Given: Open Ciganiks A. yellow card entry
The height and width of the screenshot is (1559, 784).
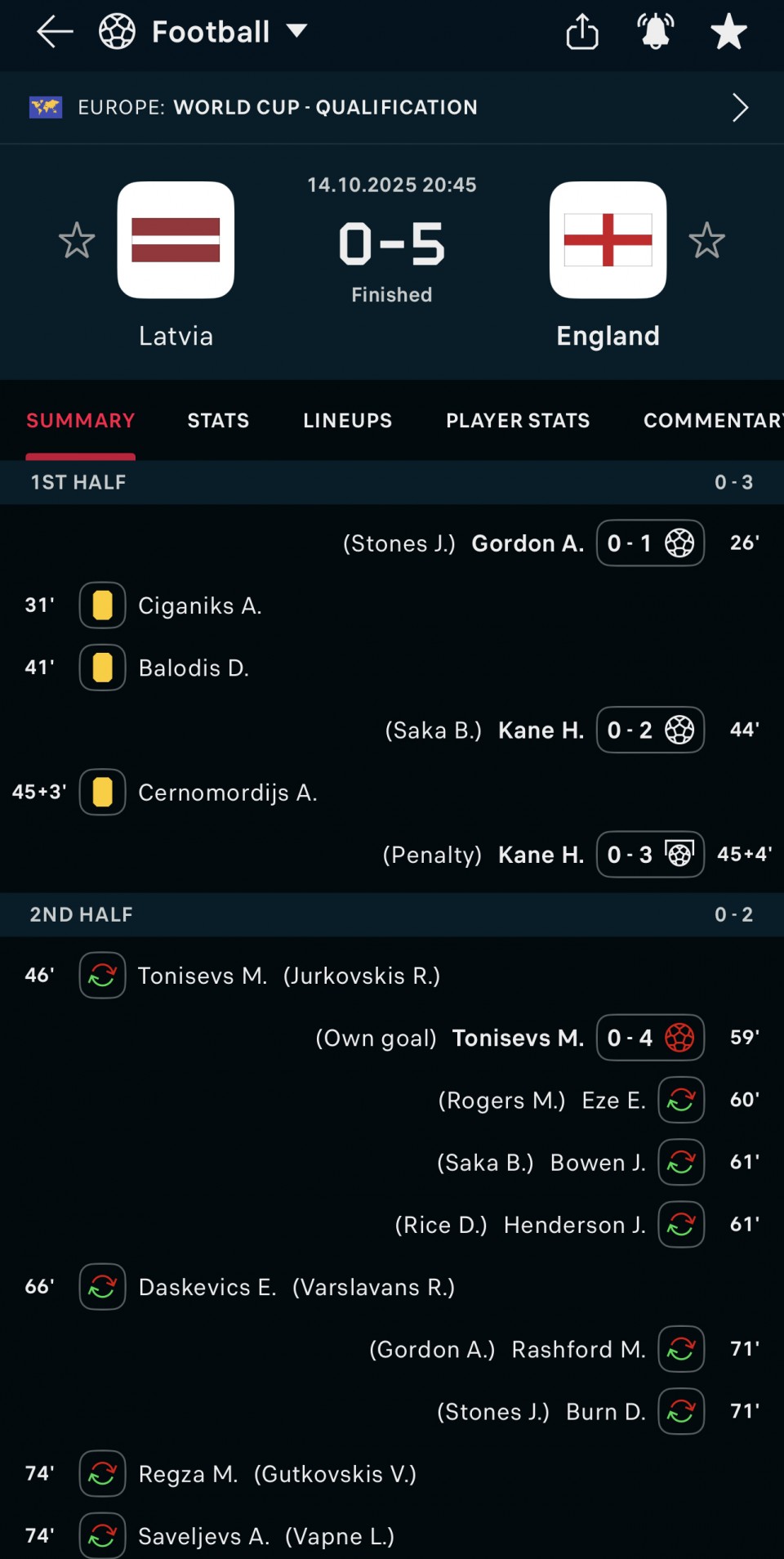Looking at the screenshot, I should coord(199,605).
